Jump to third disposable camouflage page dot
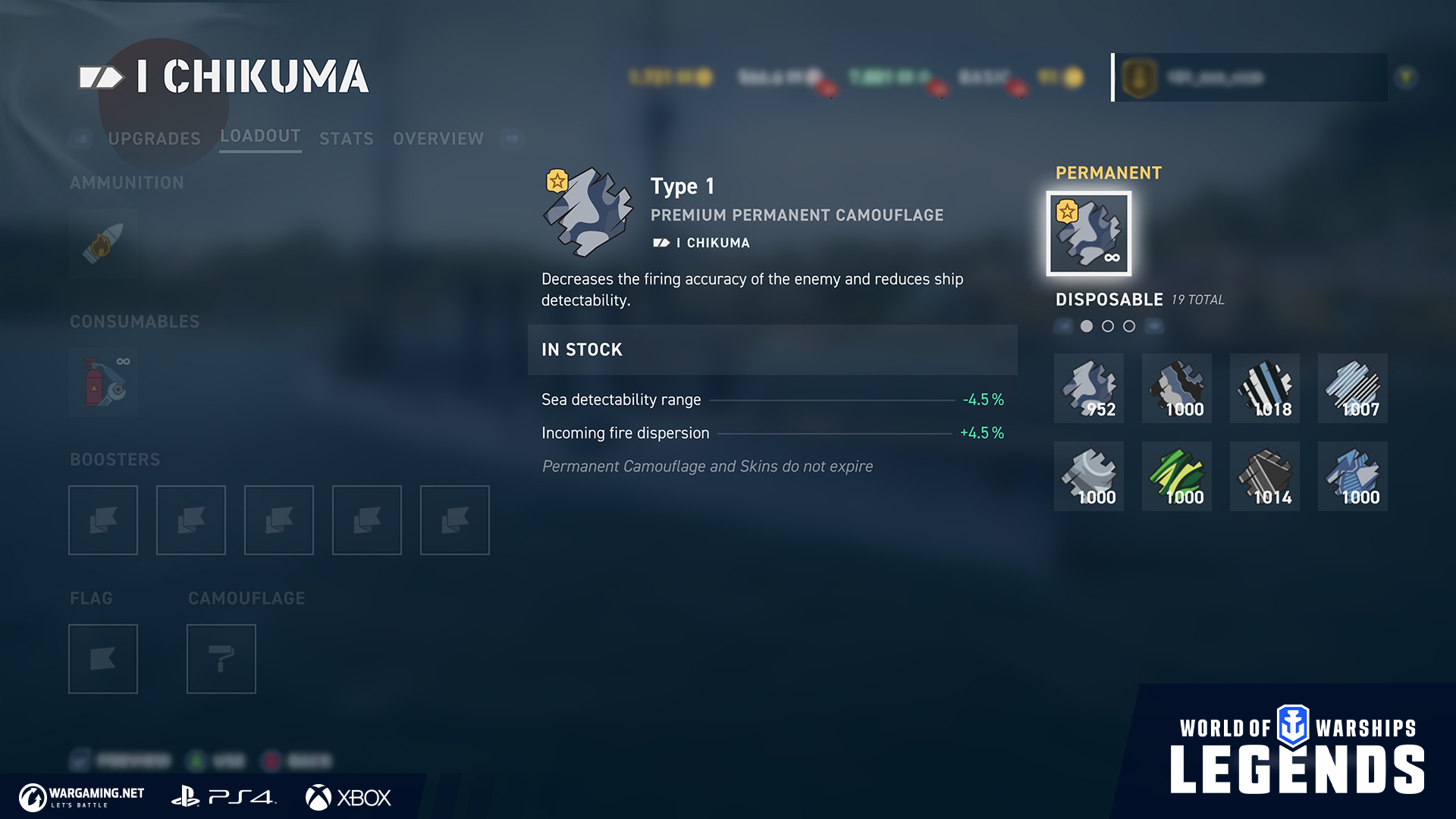Image resolution: width=1456 pixels, height=819 pixels. pos(1129,326)
